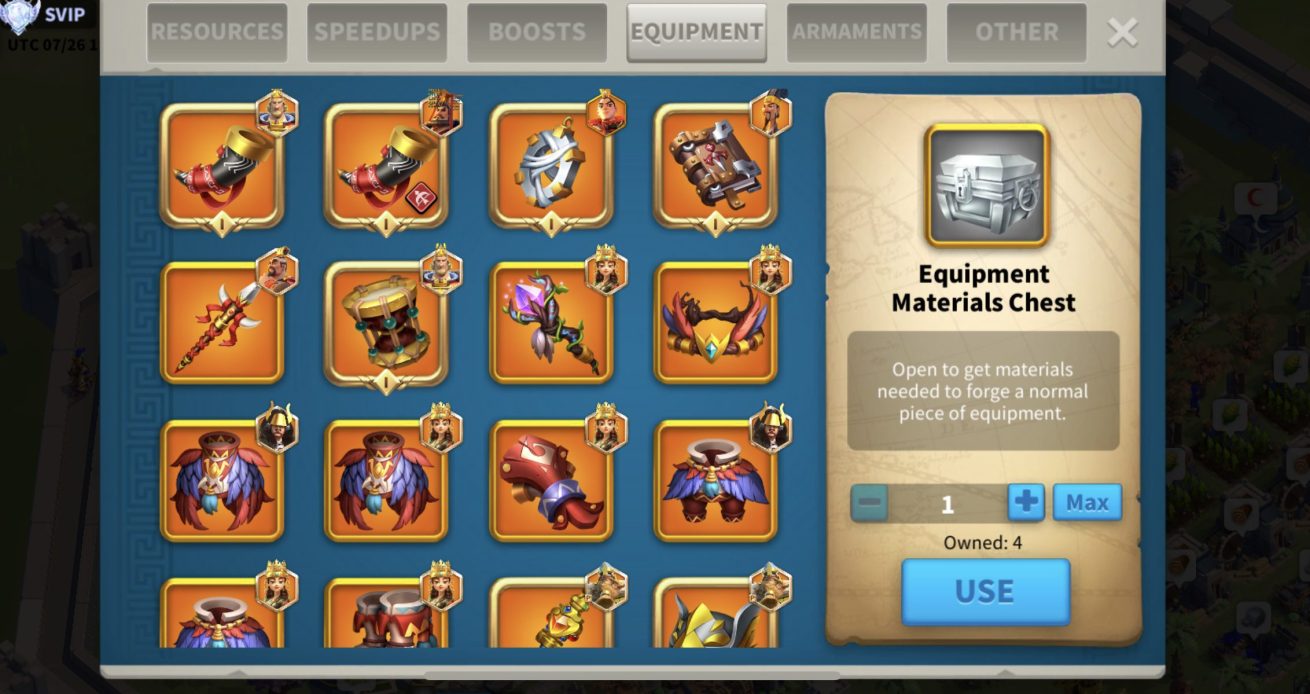
Task: Switch to the Armaments tab
Action: [856, 32]
